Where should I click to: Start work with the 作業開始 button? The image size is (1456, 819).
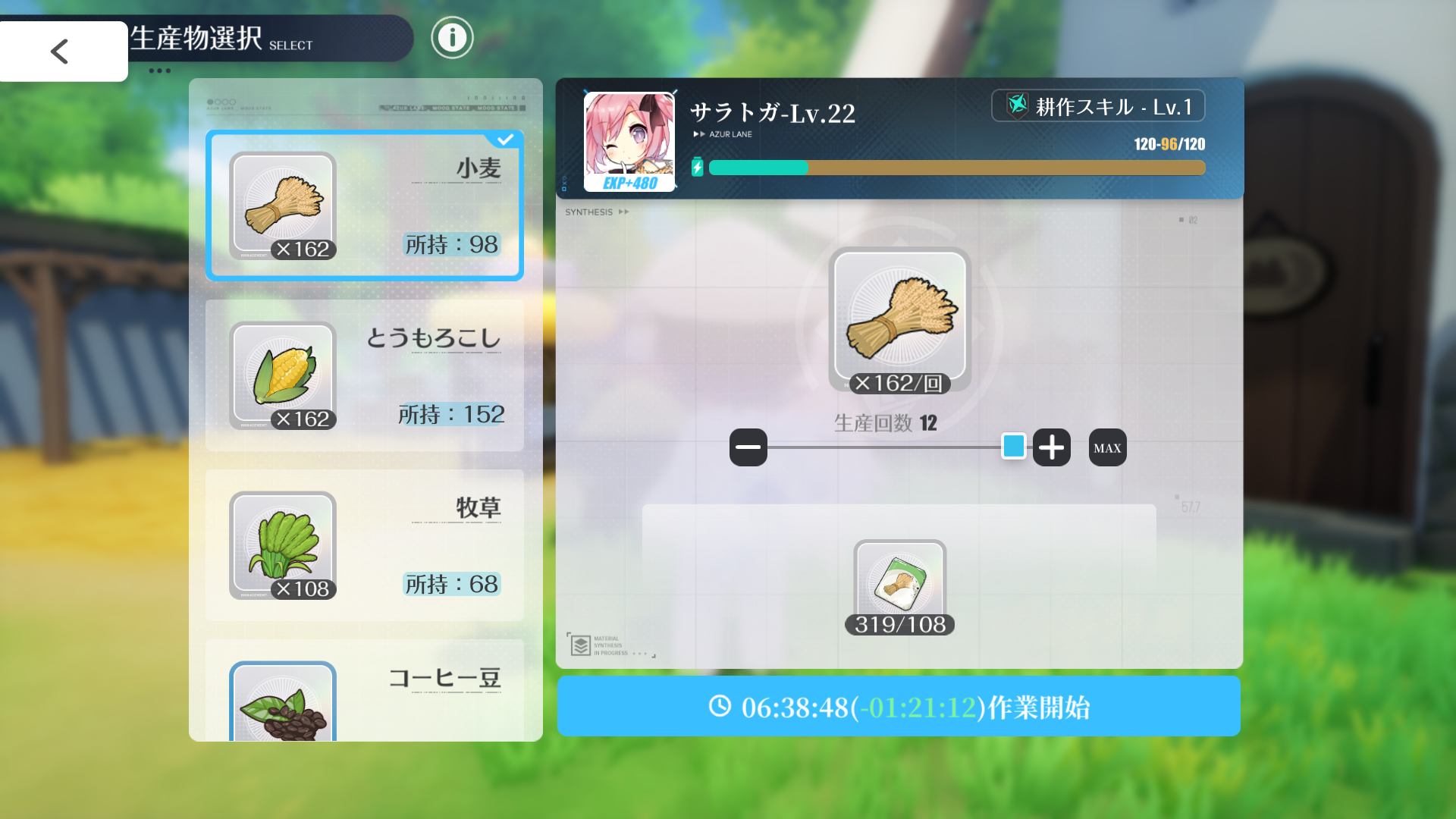899,707
